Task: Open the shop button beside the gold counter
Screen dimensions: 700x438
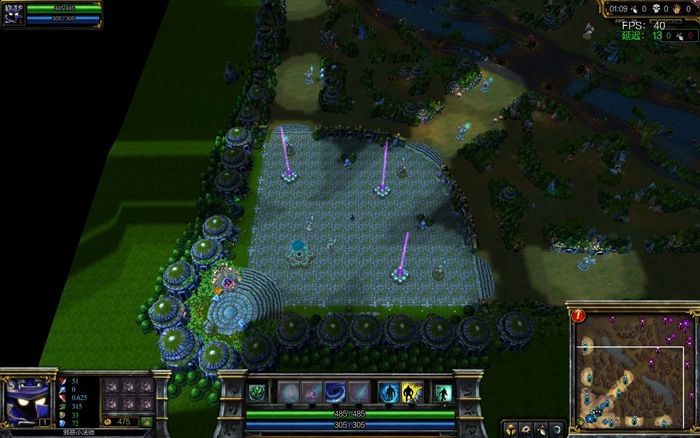Action: [147, 422]
